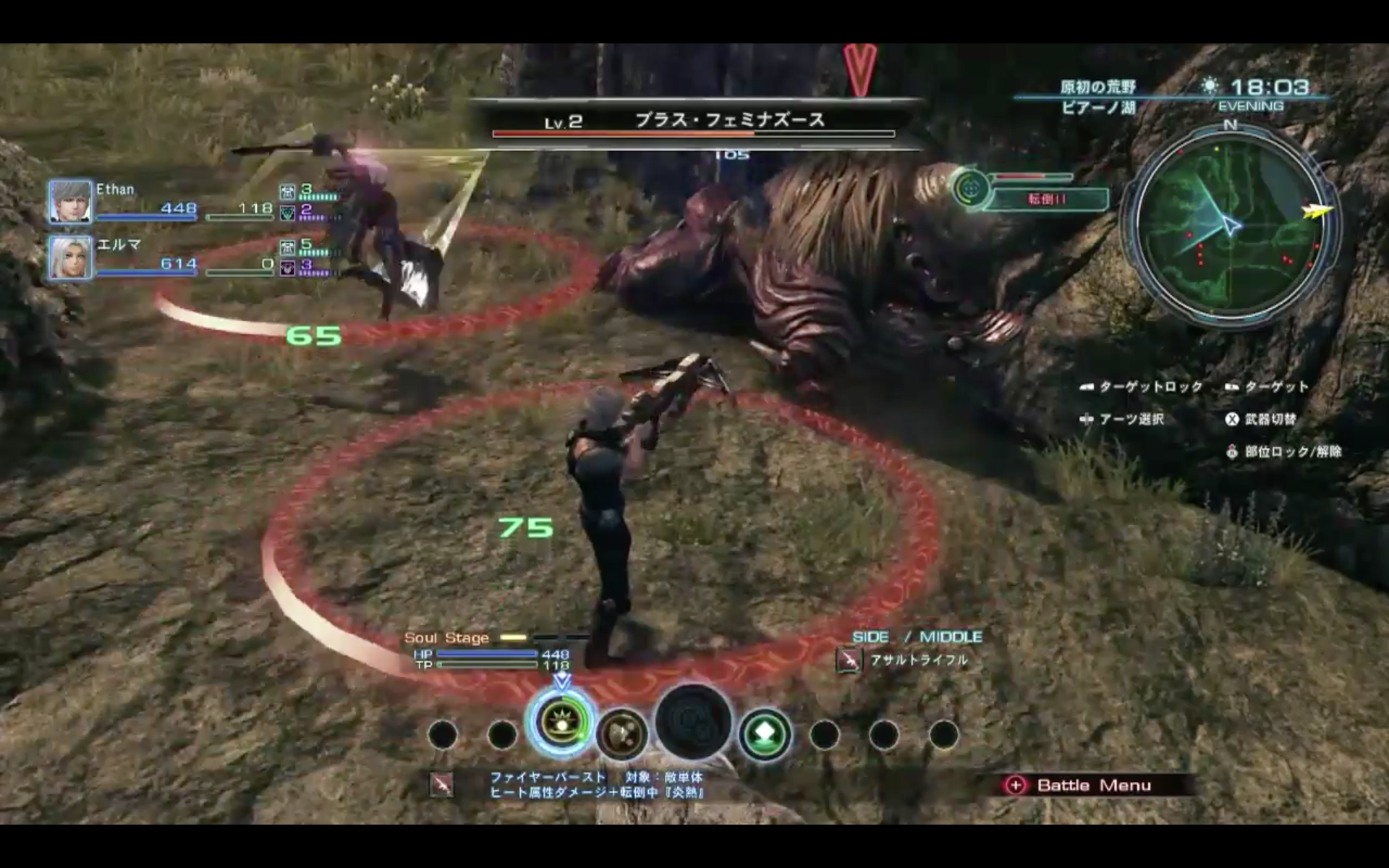1389x868 pixels.
Task: Click the circular minimap radar
Action: pyautogui.click(x=1231, y=225)
